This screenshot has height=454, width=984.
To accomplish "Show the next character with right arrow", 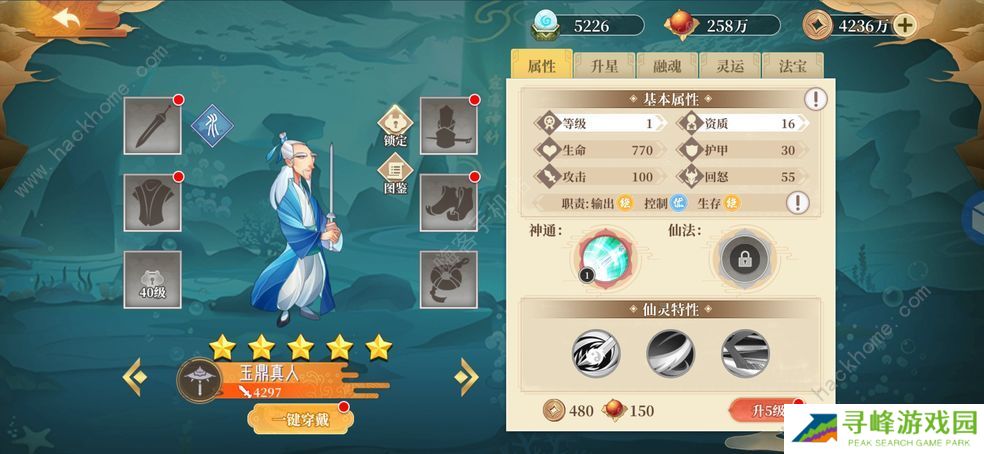I will click(x=465, y=377).
